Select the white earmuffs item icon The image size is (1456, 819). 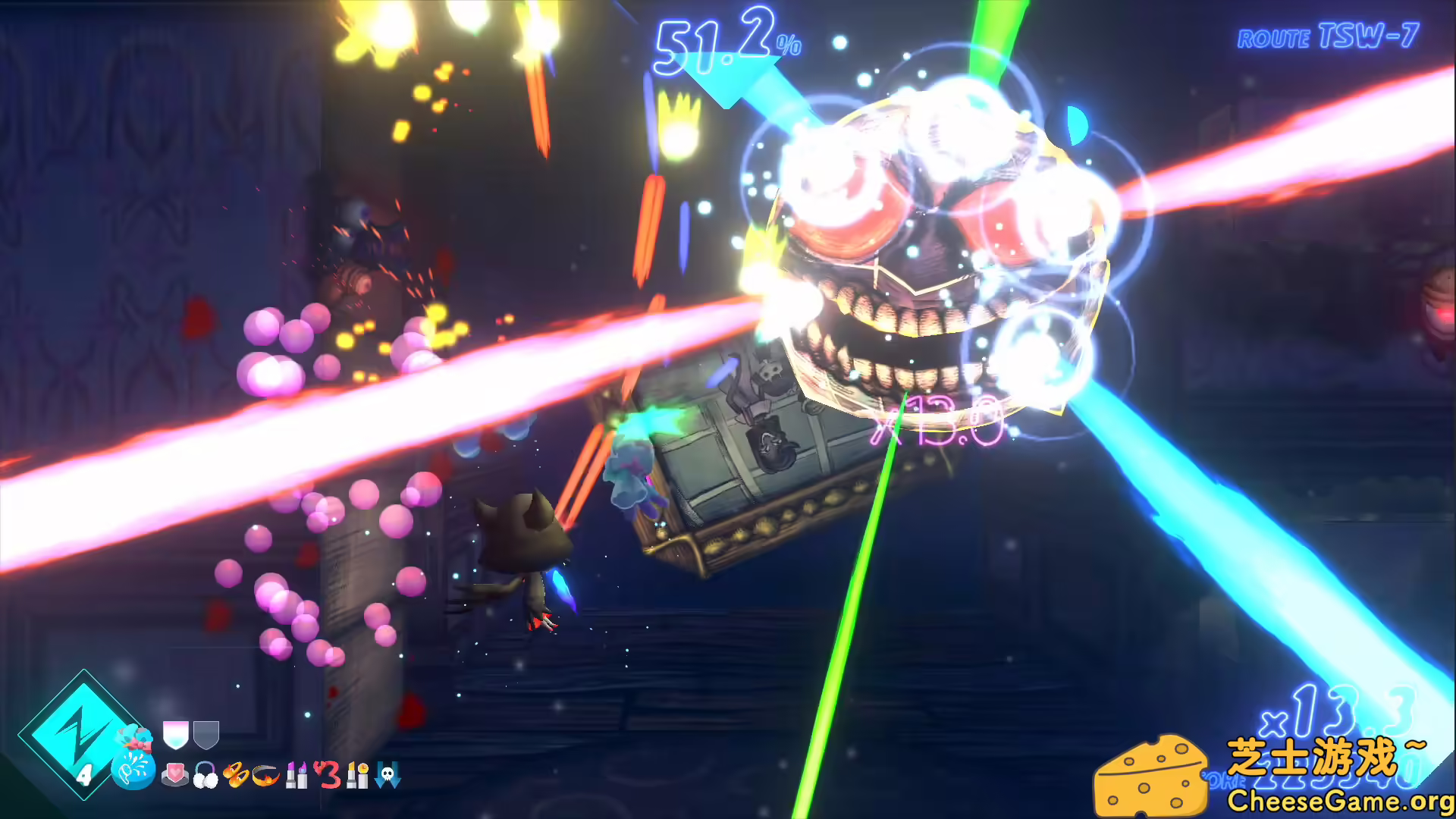point(206,776)
